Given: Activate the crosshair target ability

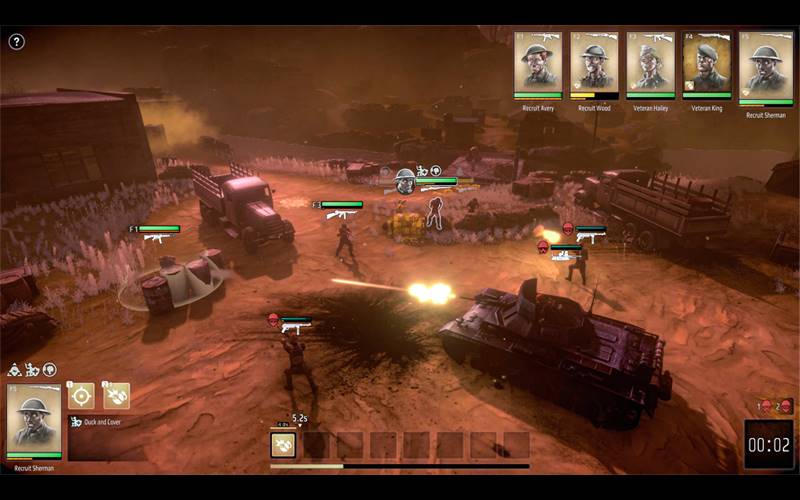Looking at the screenshot, I should point(82,395).
